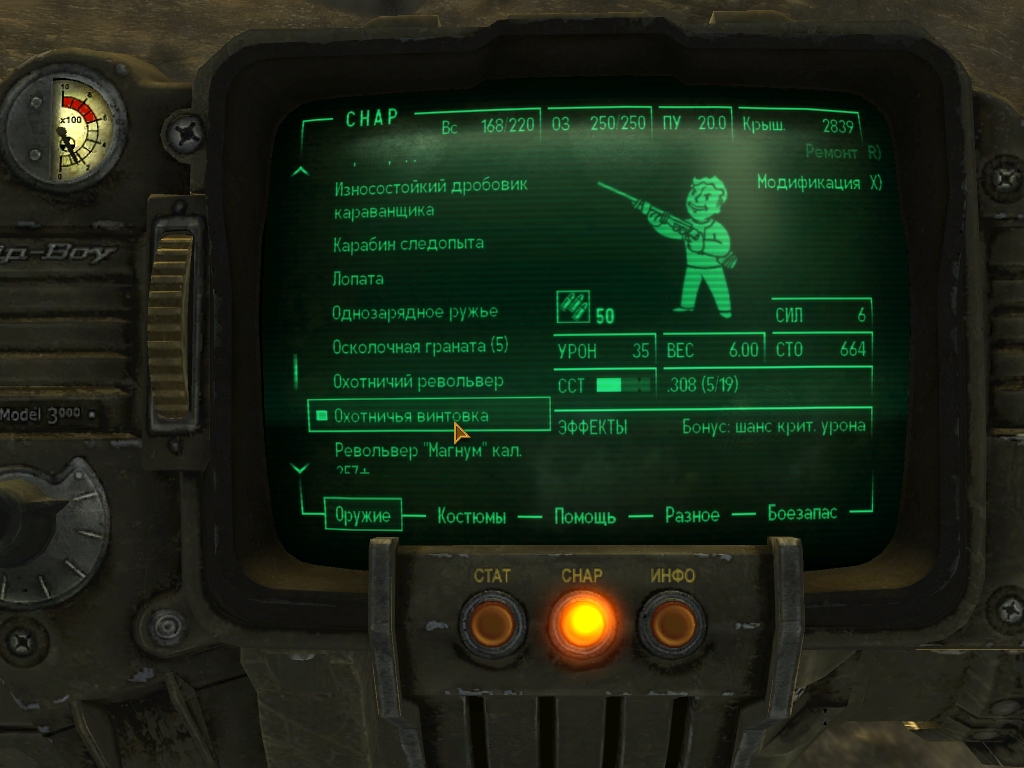Equip the Охотничья винтовка
This screenshot has width=1024, height=768.
point(412,415)
